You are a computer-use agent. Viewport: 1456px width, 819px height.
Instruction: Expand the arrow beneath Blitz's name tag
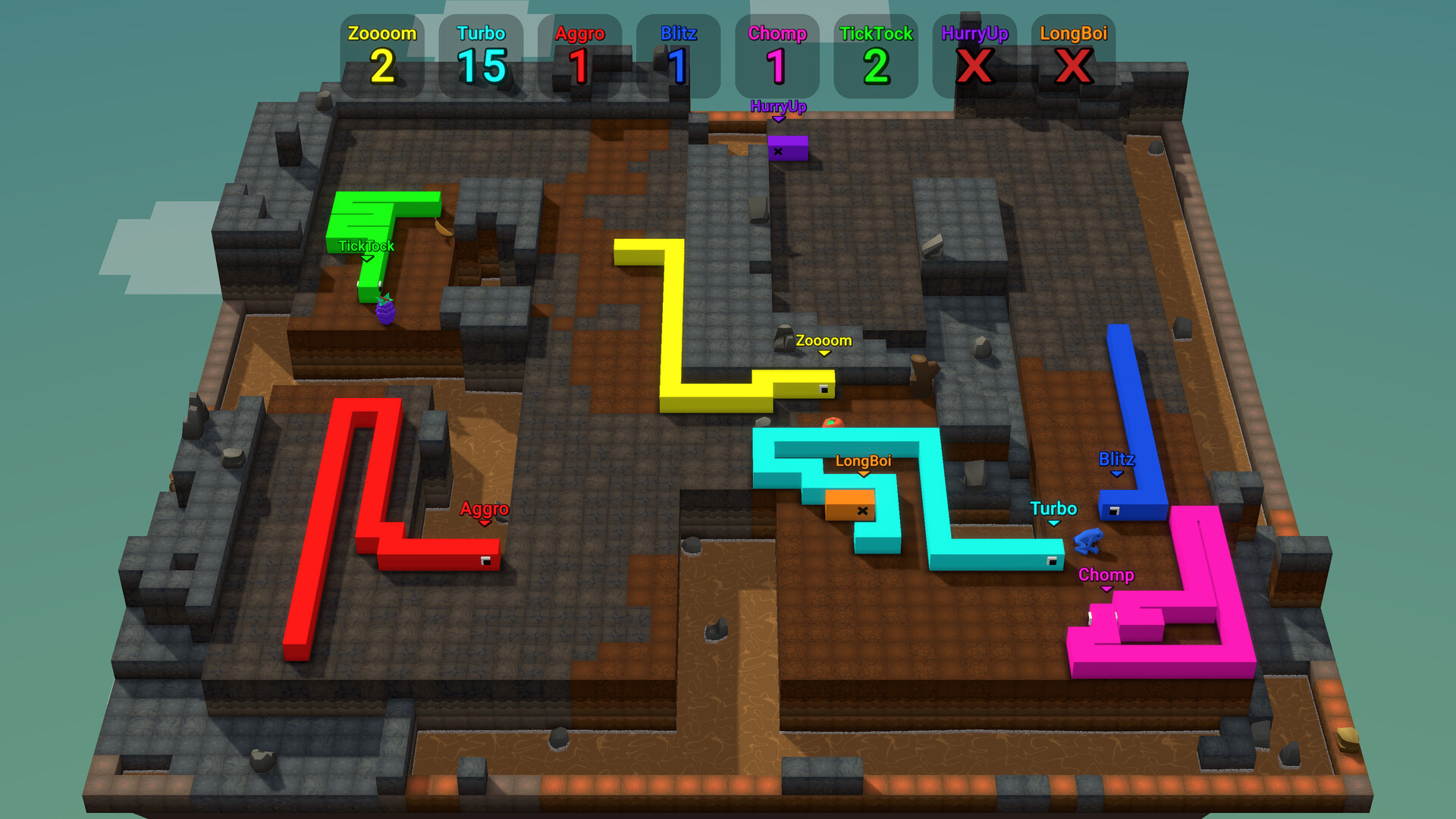(1116, 472)
